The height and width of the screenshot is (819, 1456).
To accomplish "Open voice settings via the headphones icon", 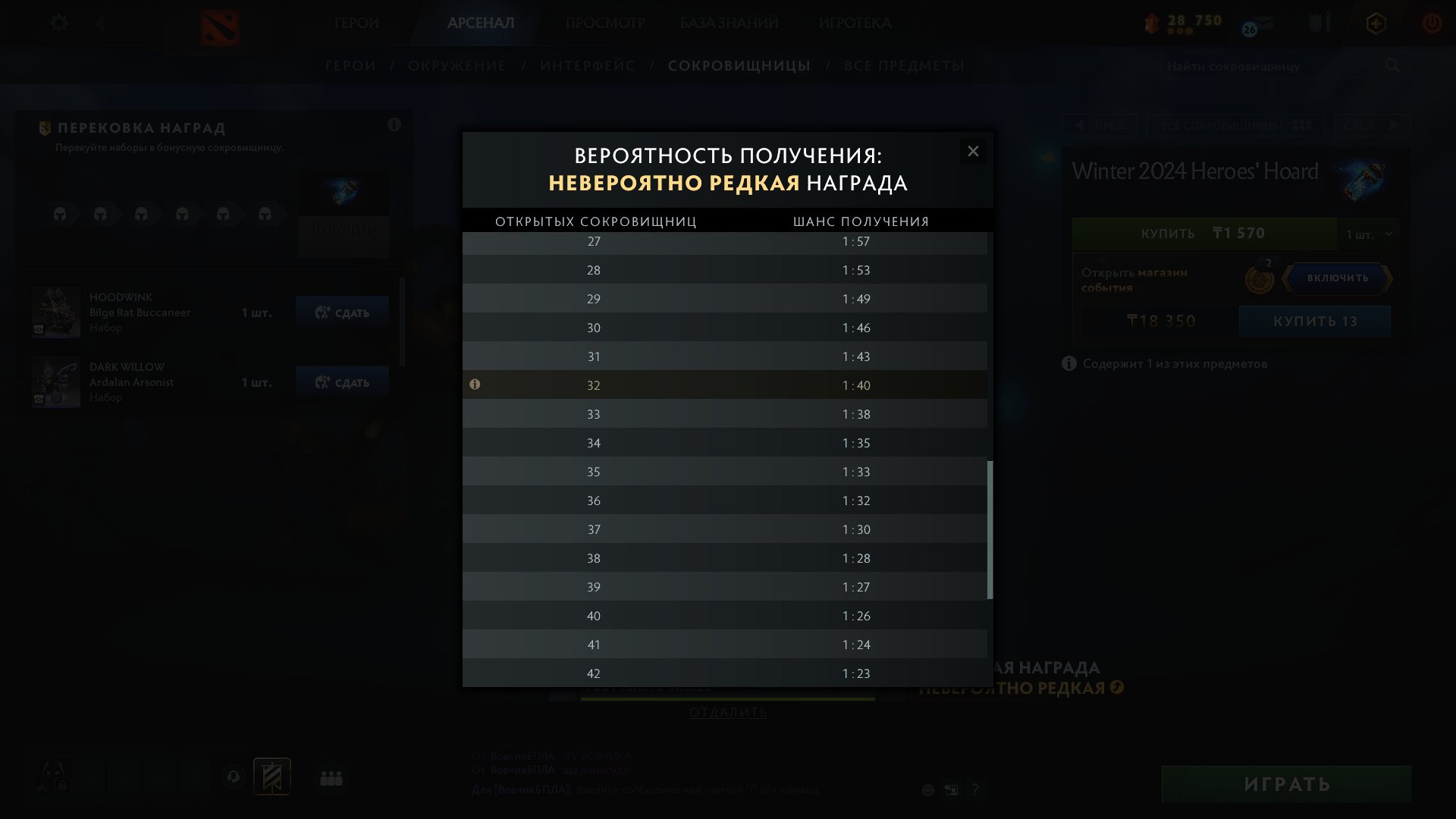I will (x=234, y=777).
